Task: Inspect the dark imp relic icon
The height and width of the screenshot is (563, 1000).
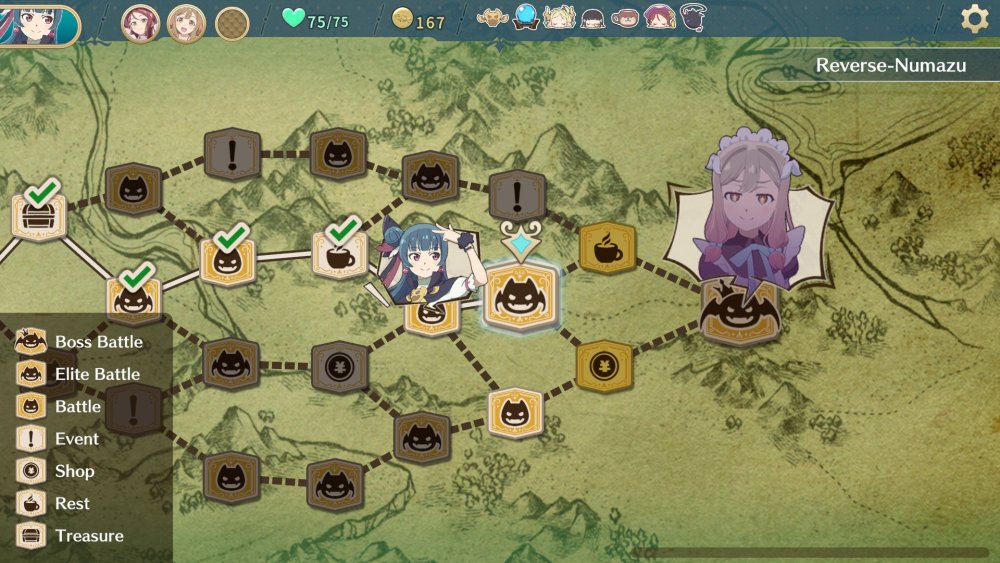Action: (x=692, y=17)
